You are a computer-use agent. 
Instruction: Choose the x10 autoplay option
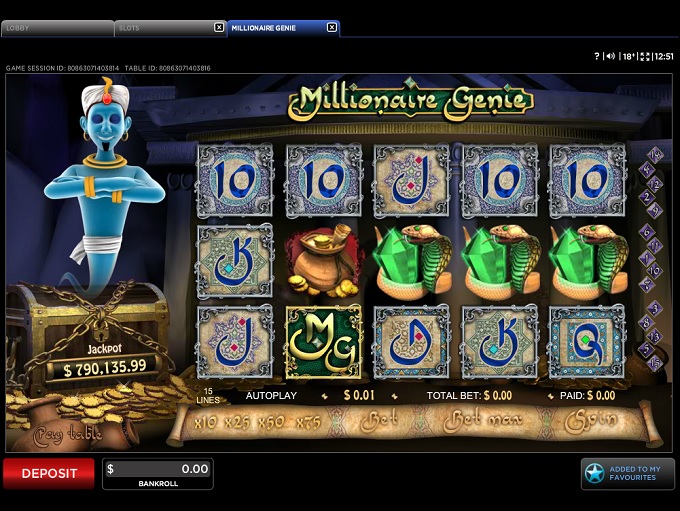point(205,421)
